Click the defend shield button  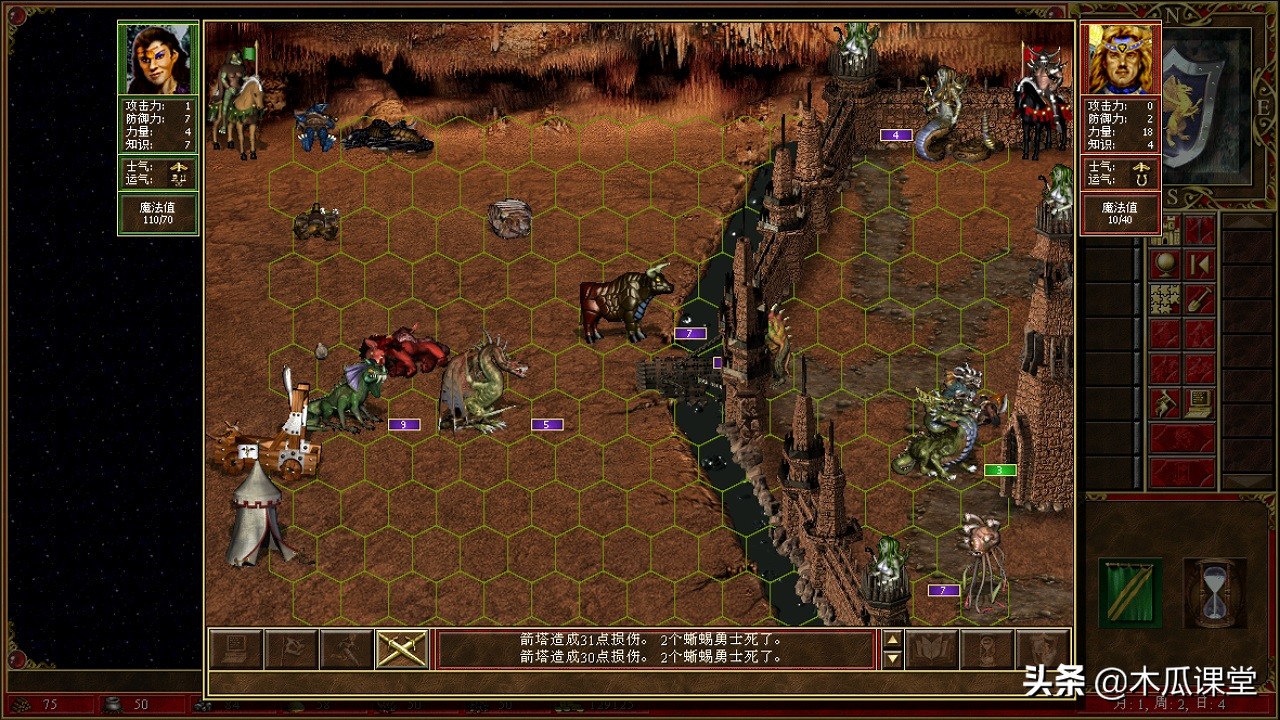pos(1042,649)
